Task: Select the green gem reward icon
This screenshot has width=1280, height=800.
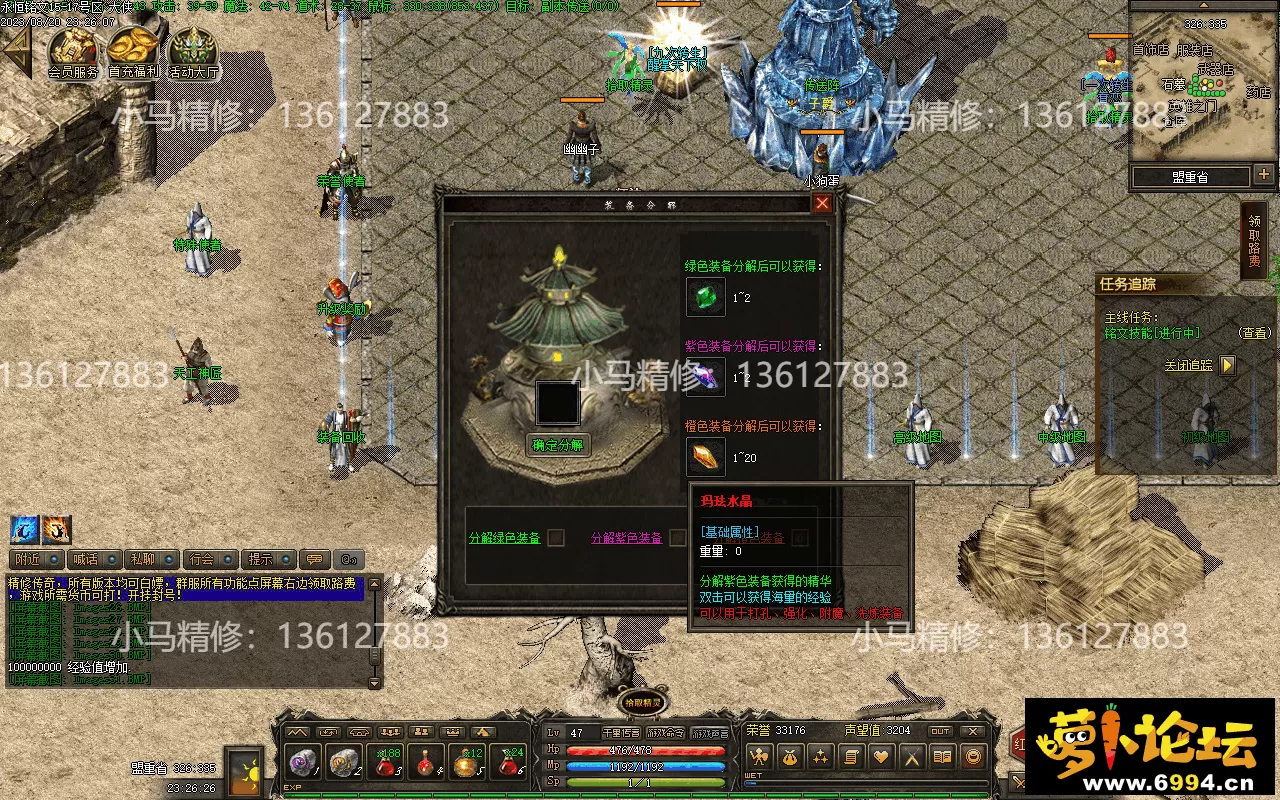Action: coord(706,297)
